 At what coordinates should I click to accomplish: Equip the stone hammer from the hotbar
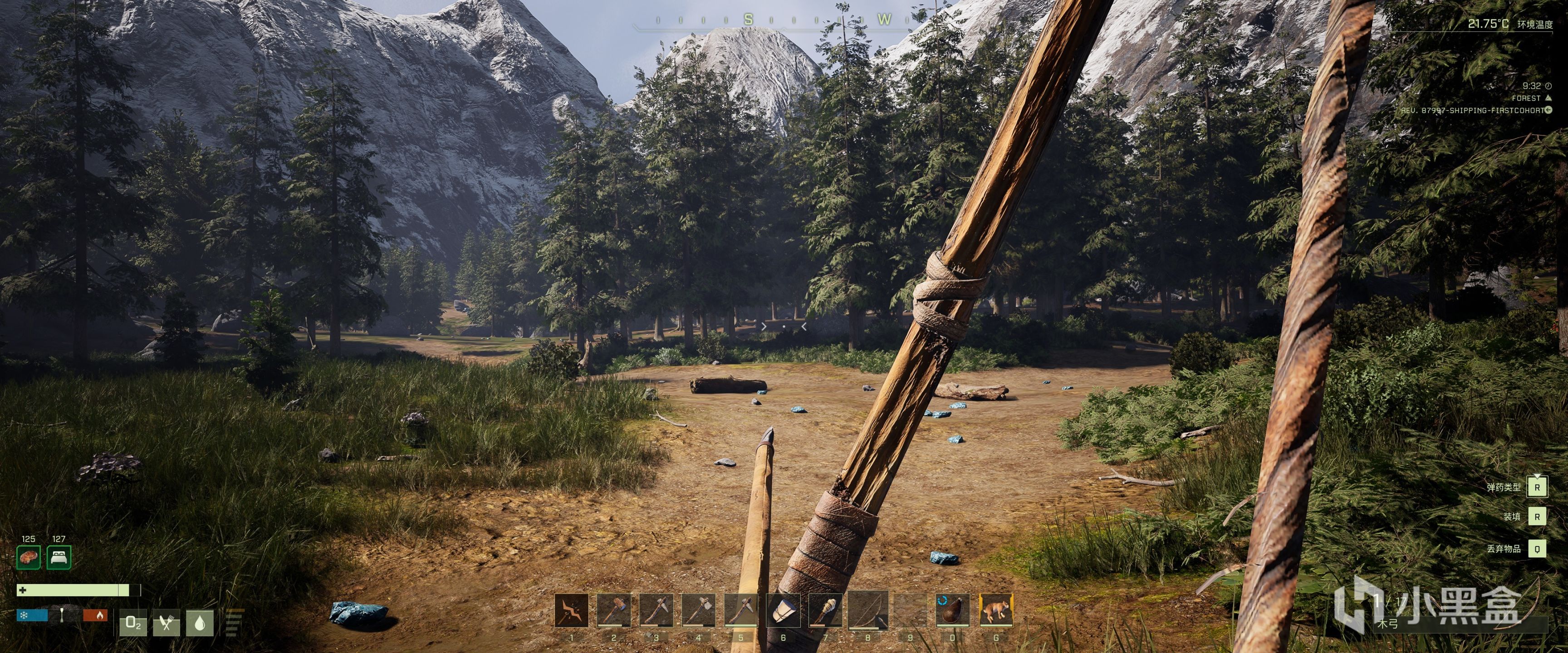pyautogui.click(x=613, y=610)
